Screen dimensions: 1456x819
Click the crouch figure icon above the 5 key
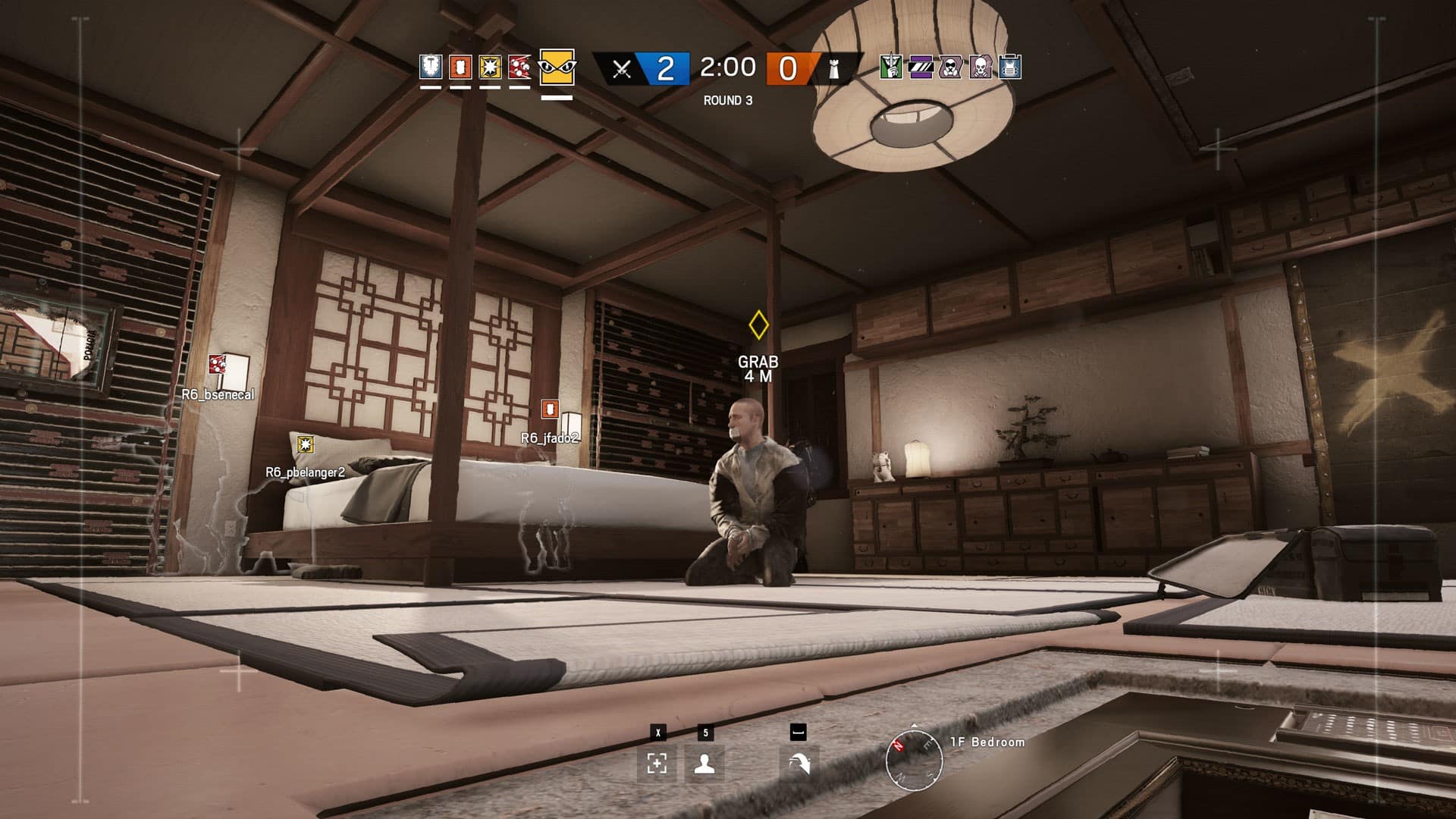point(705,764)
